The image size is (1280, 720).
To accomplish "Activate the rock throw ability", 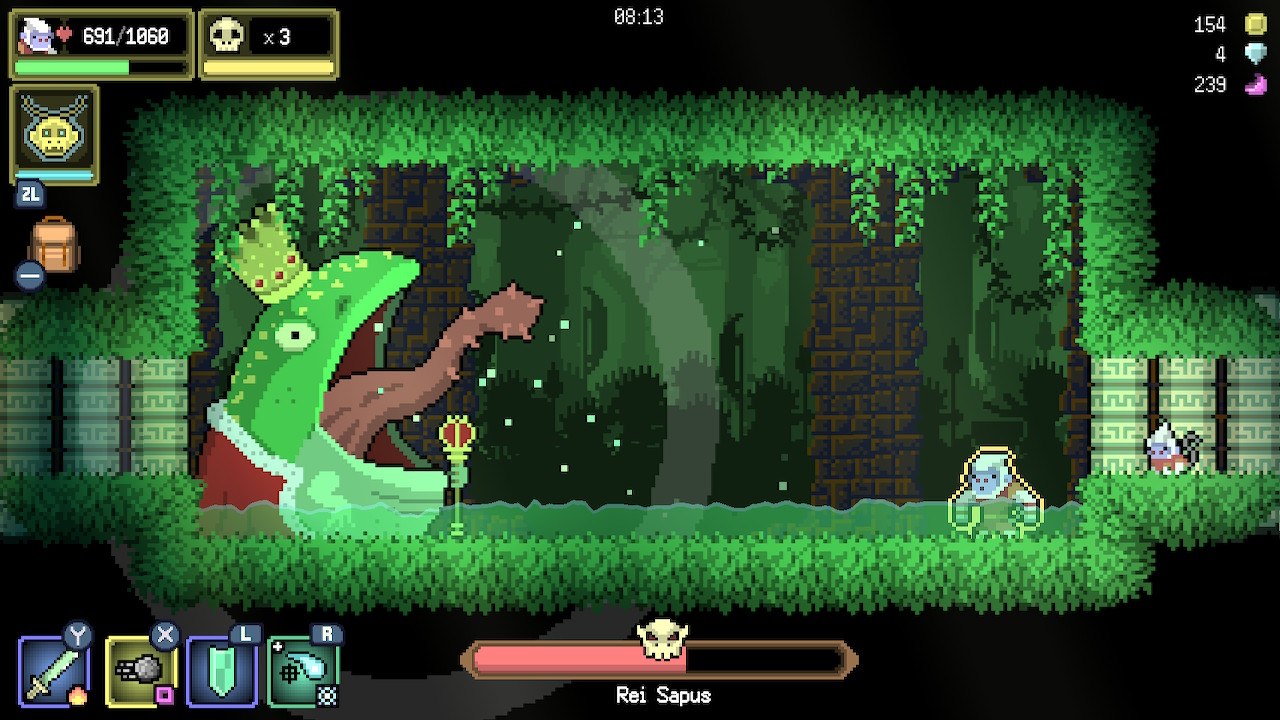I will point(139,671).
